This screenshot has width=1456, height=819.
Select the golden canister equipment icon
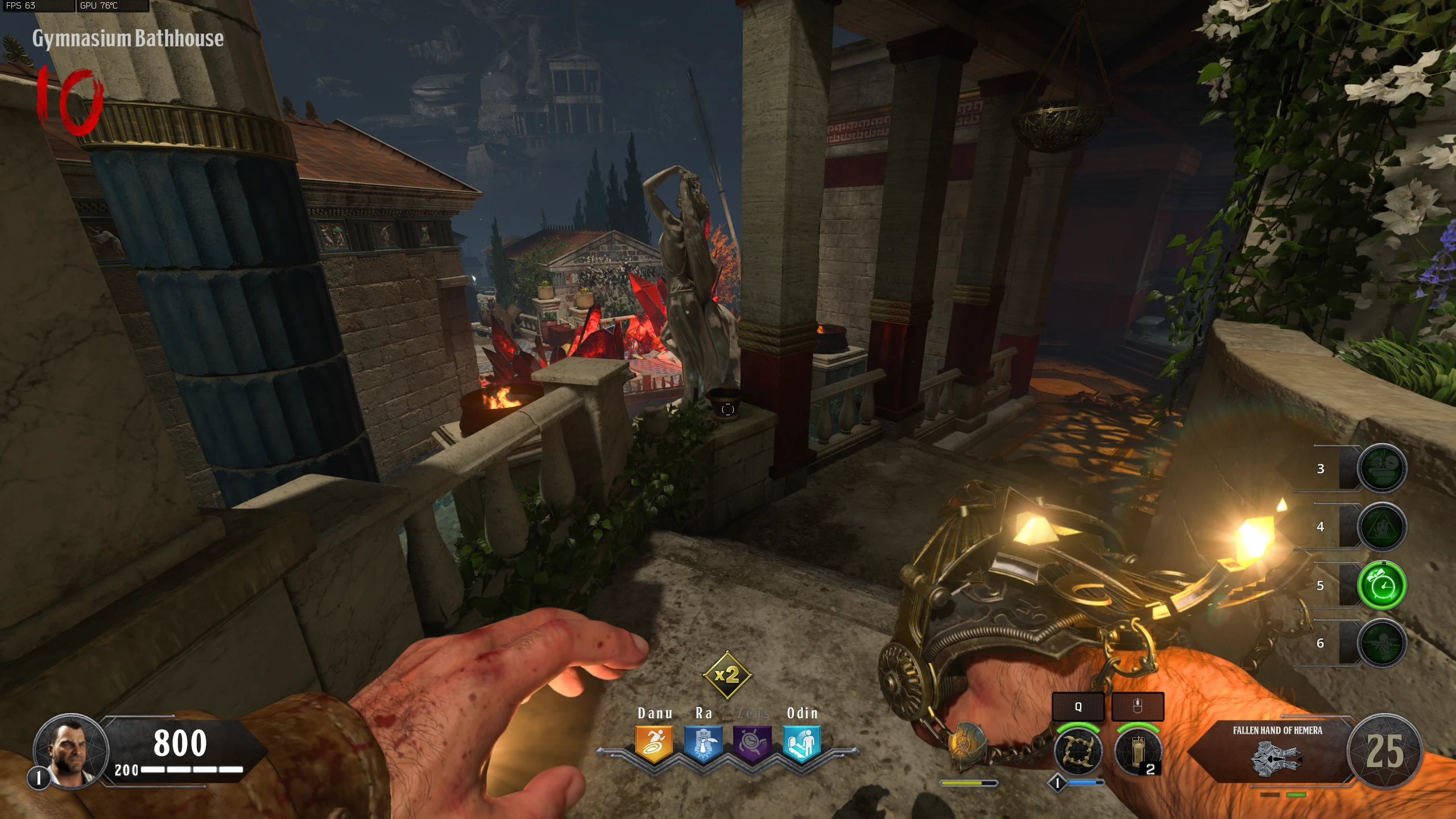1137,751
